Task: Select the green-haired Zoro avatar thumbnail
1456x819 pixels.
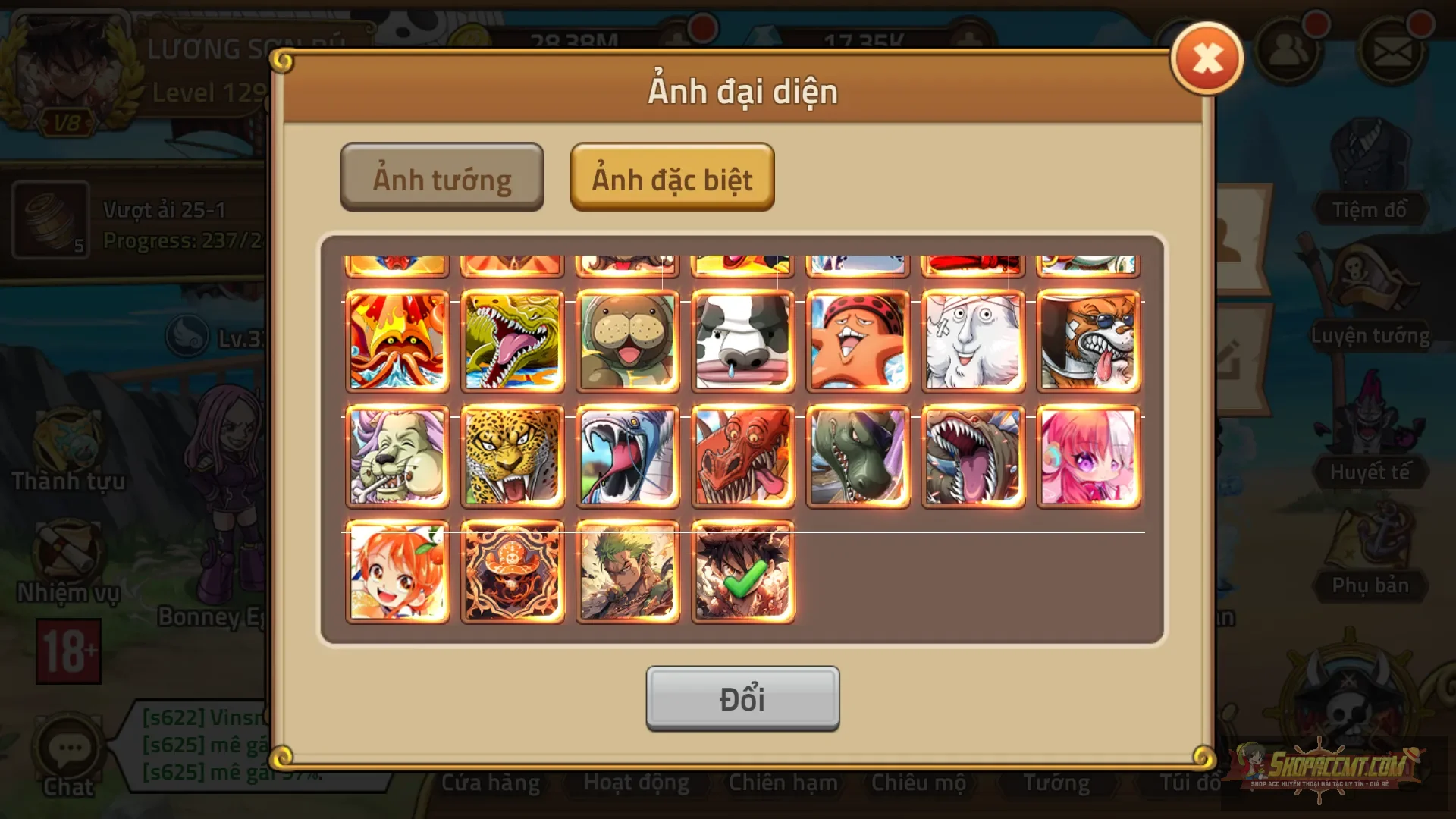Action: coord(627,572)
